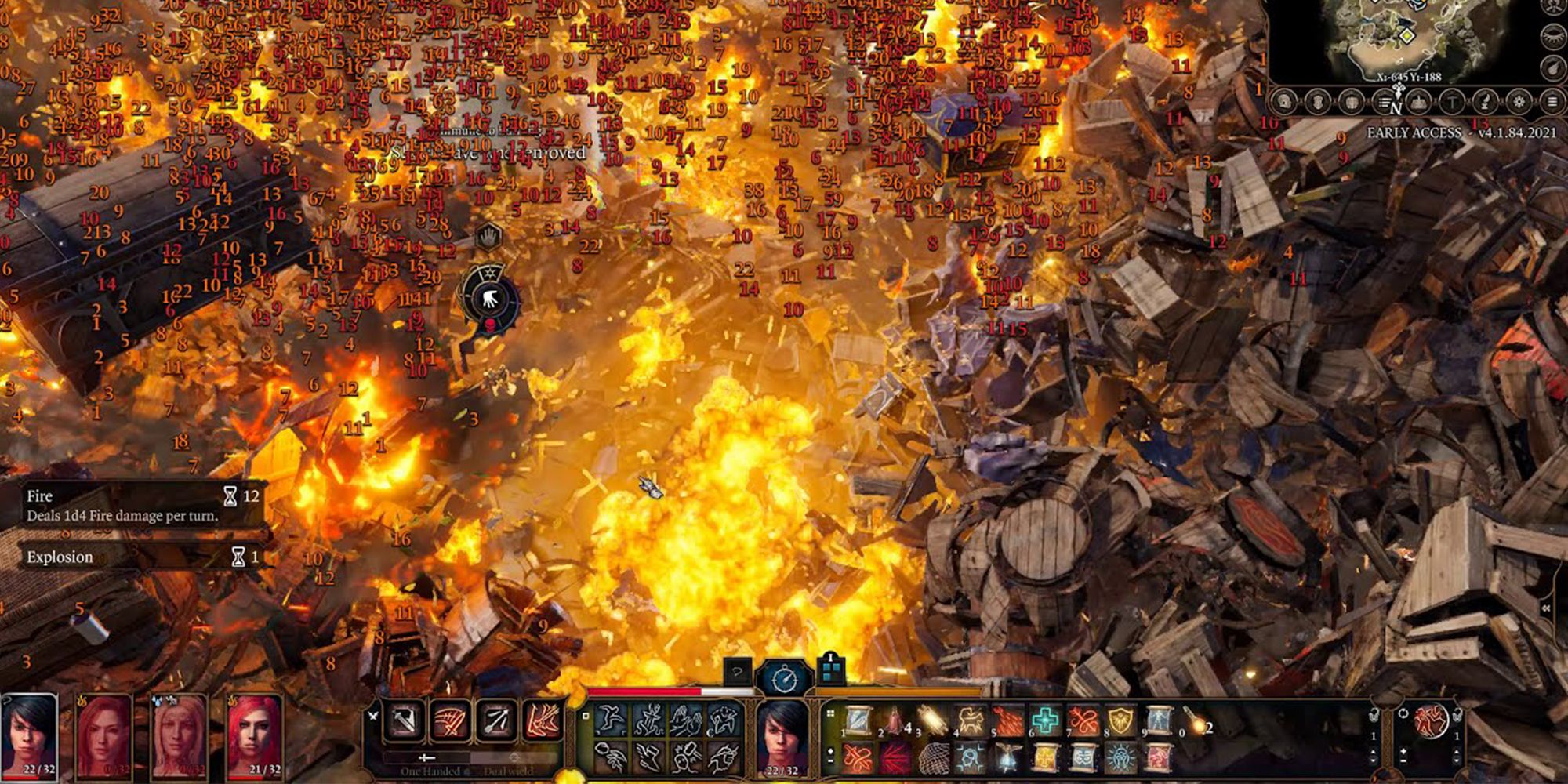Select the bright red-haired portrait with 21/32
Viewport: 1568px width, 784px height.
click(255, 735)
